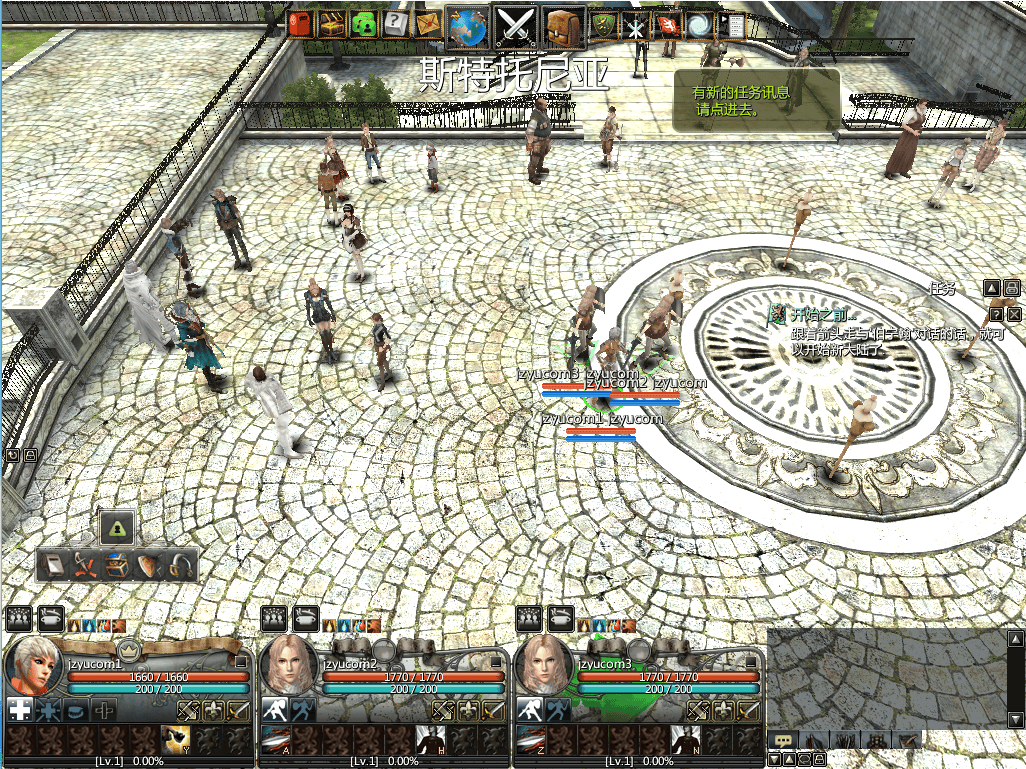Open the blue treasure chest in the small toolbar
1026x769 pixels.
(x=117, y=566)
